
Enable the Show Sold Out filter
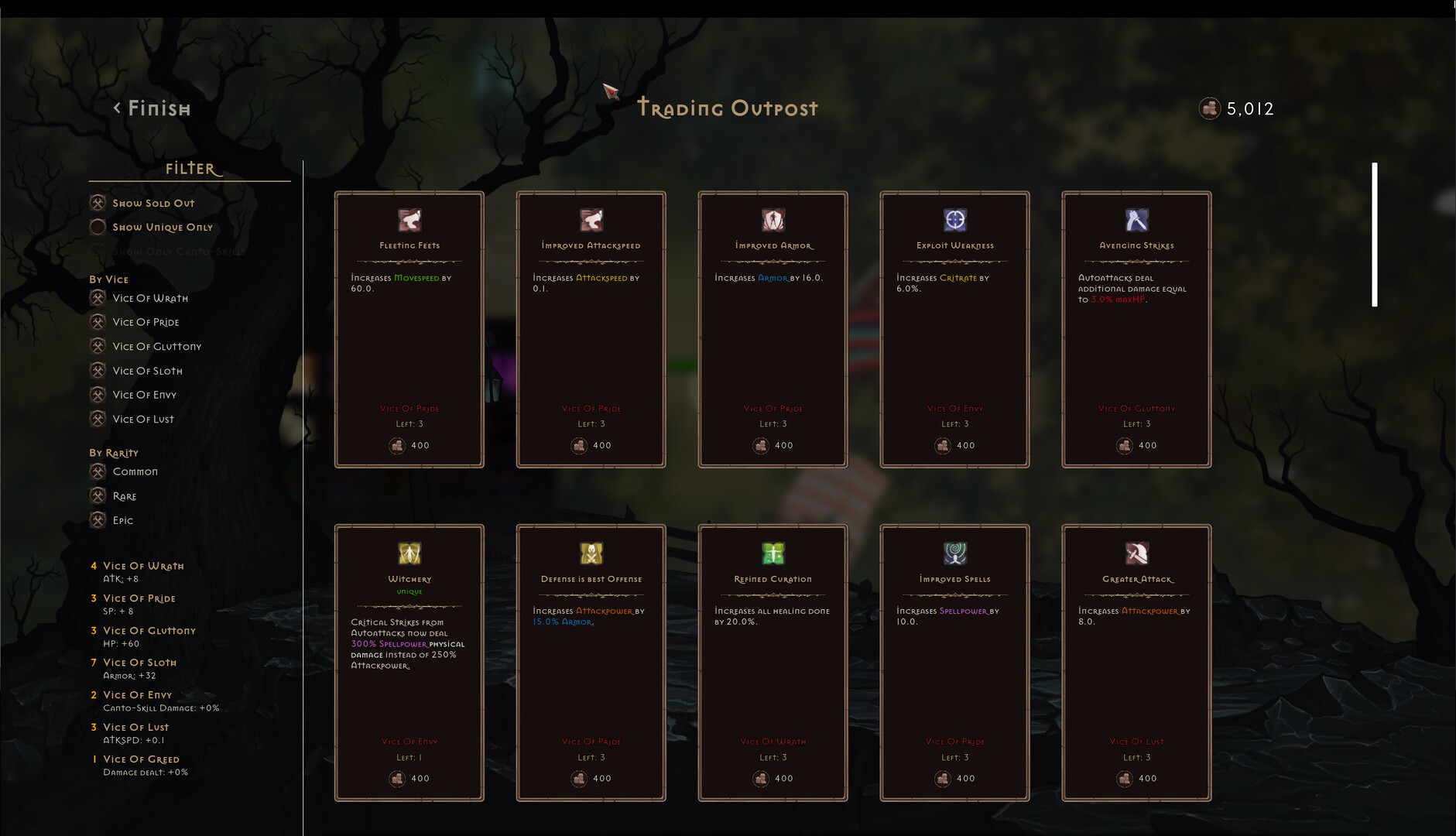click(x=98, y=202)
